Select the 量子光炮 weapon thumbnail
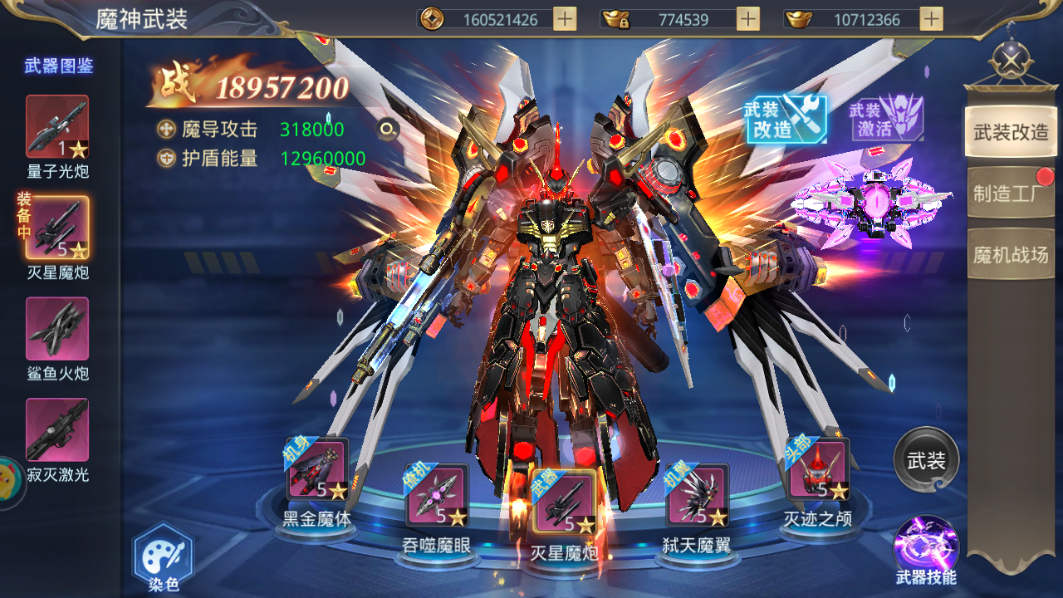The width and height of the screenshot is (1063, 598). tap(57, 127)
